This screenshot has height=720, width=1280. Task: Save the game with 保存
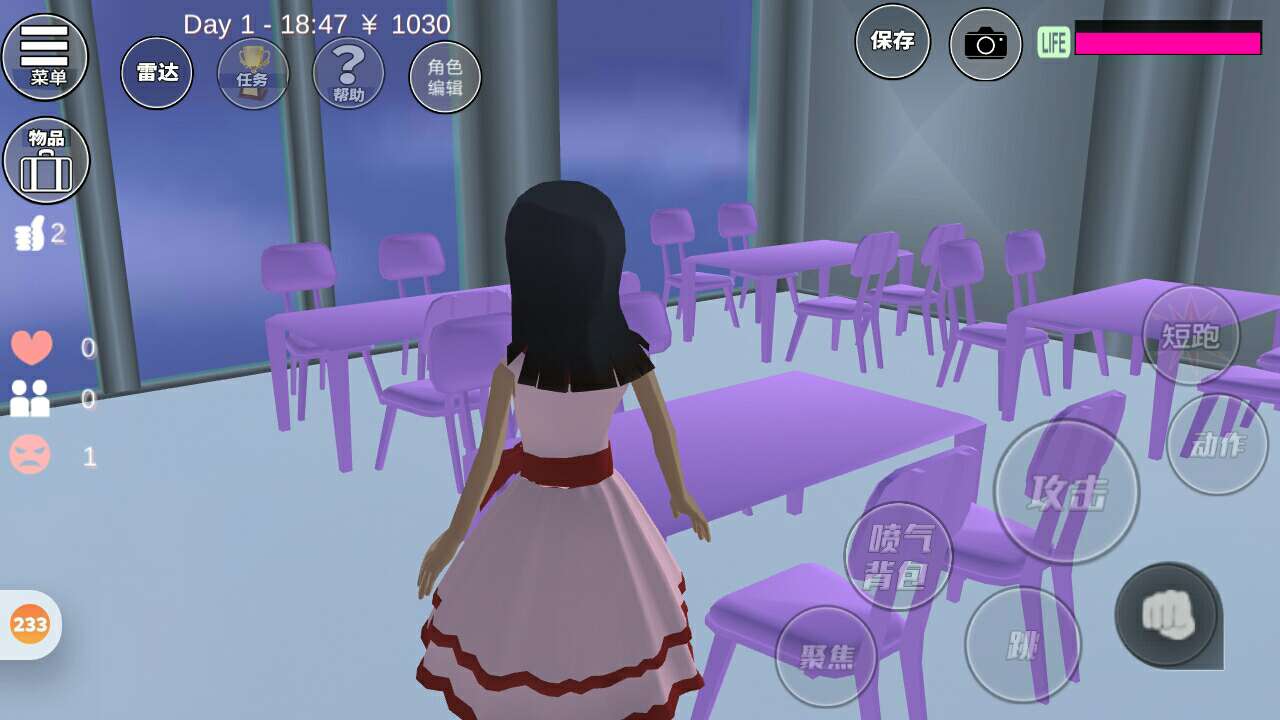coord(892,41)
